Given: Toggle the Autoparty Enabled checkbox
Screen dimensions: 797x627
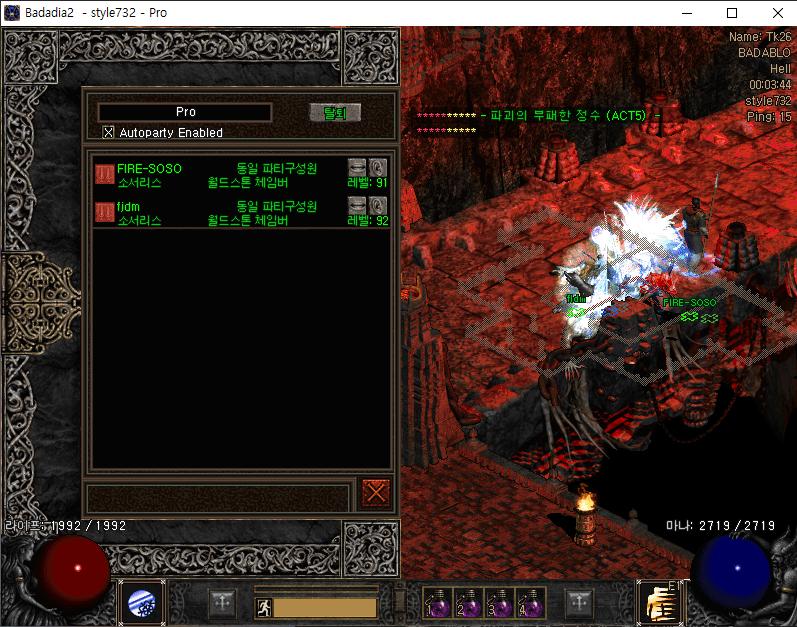Looking at the screenshot, I should pyautogui.click(x=109, y=132).
